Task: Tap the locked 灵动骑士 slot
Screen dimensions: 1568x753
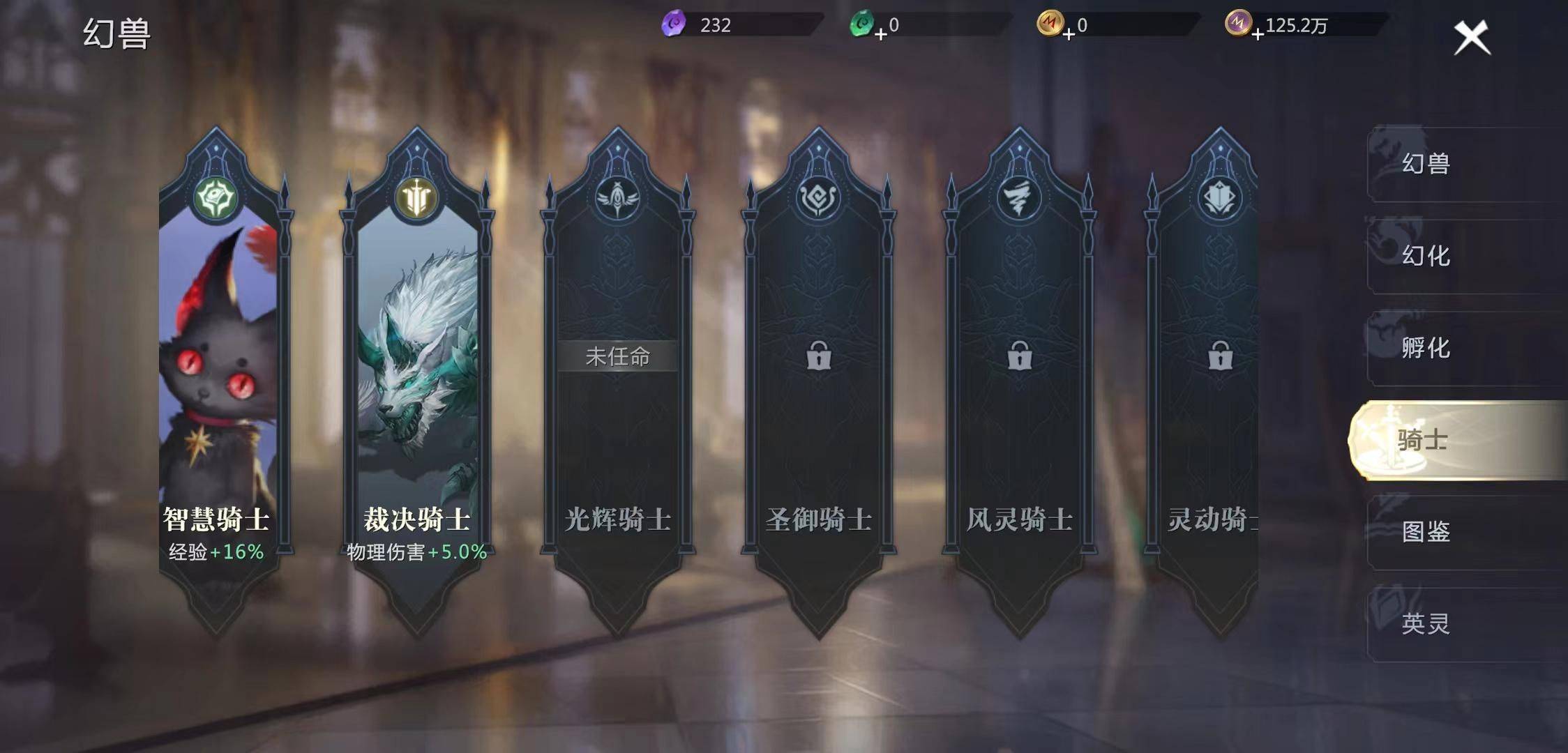Action: tap(1219, 357)
